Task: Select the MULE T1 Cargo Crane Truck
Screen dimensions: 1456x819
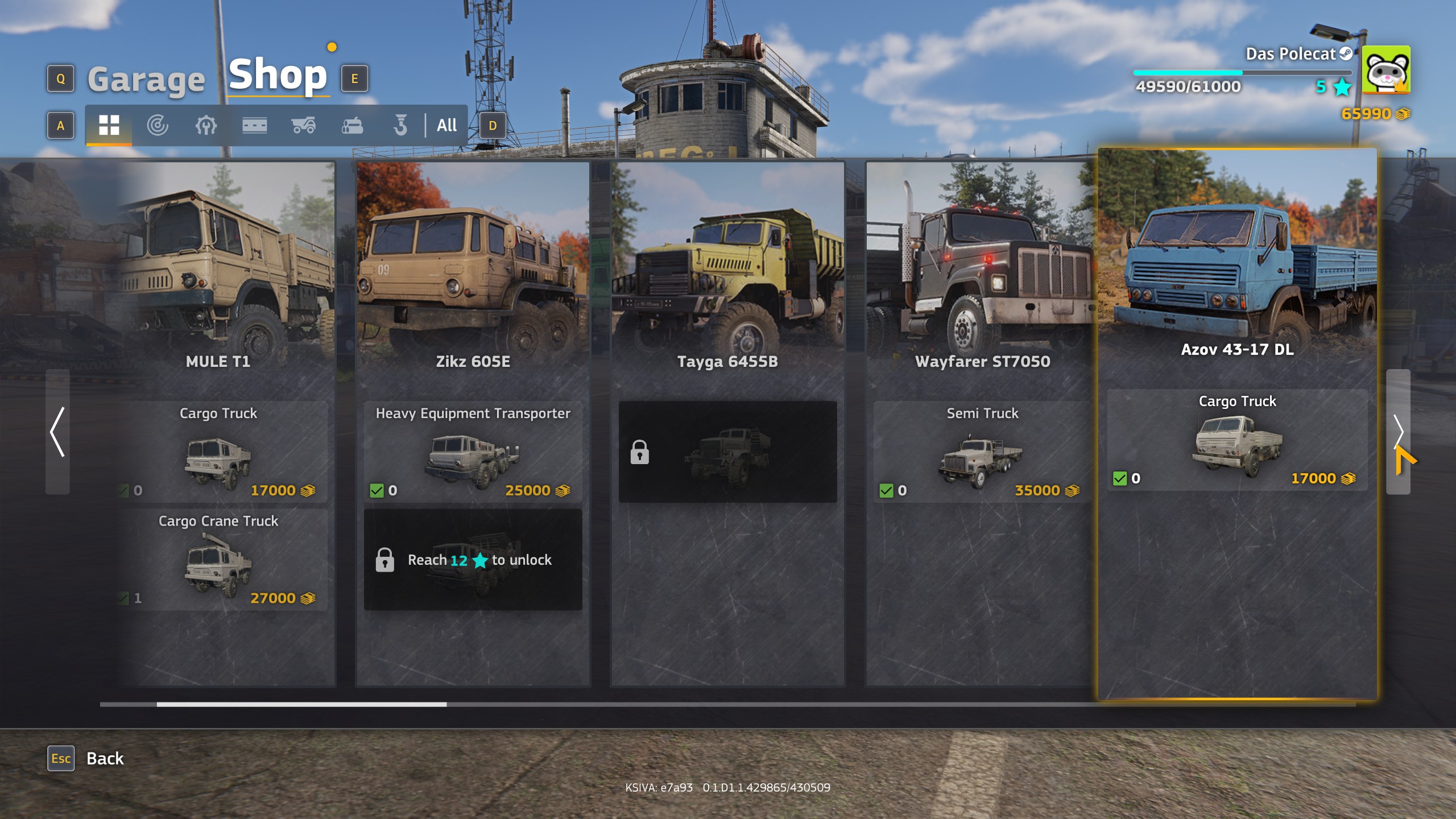Action: [x=218, y=560]
